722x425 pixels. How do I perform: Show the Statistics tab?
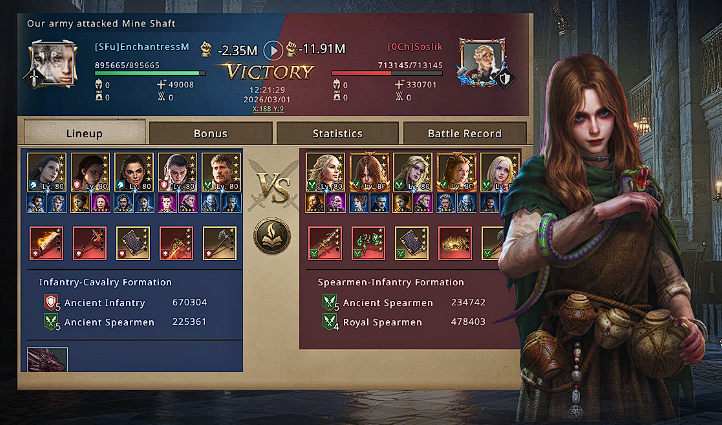click(337, 133)
